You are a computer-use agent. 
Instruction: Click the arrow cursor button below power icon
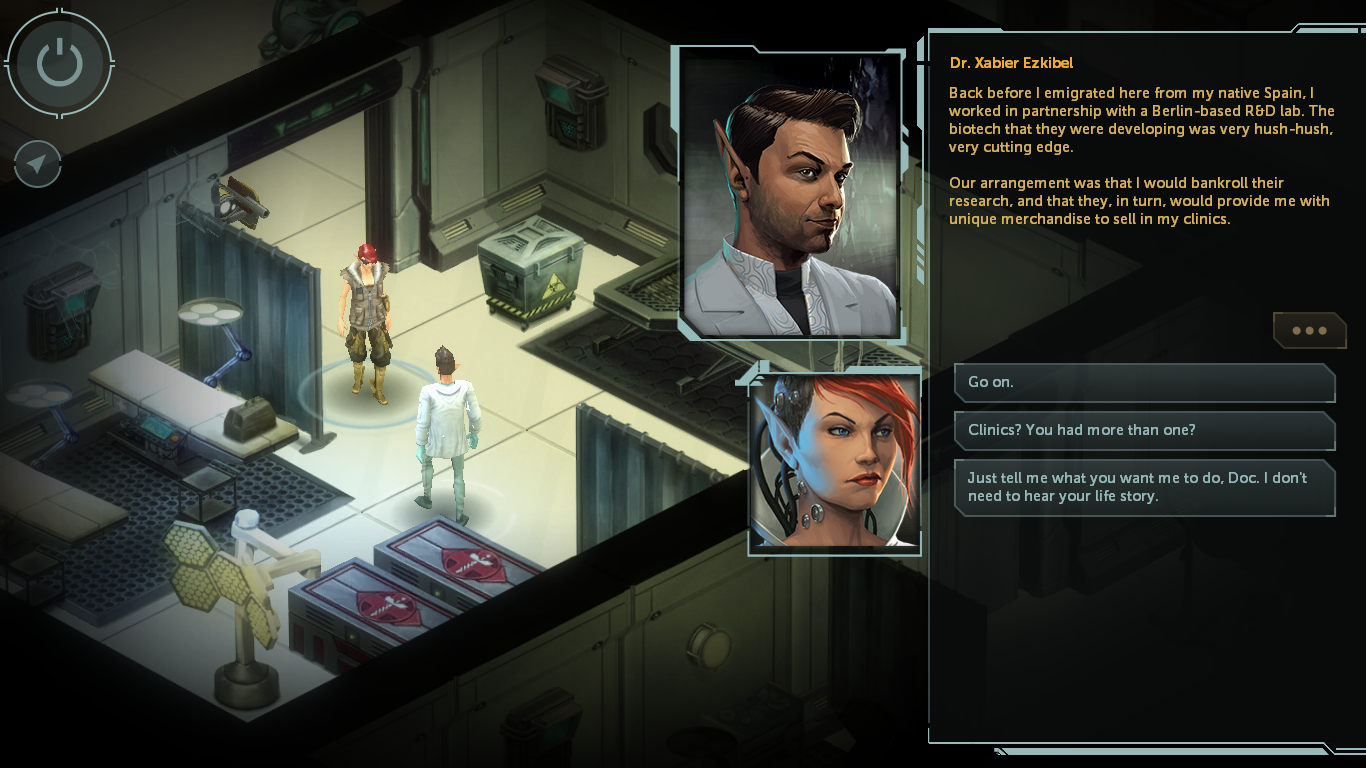(38, 165)
